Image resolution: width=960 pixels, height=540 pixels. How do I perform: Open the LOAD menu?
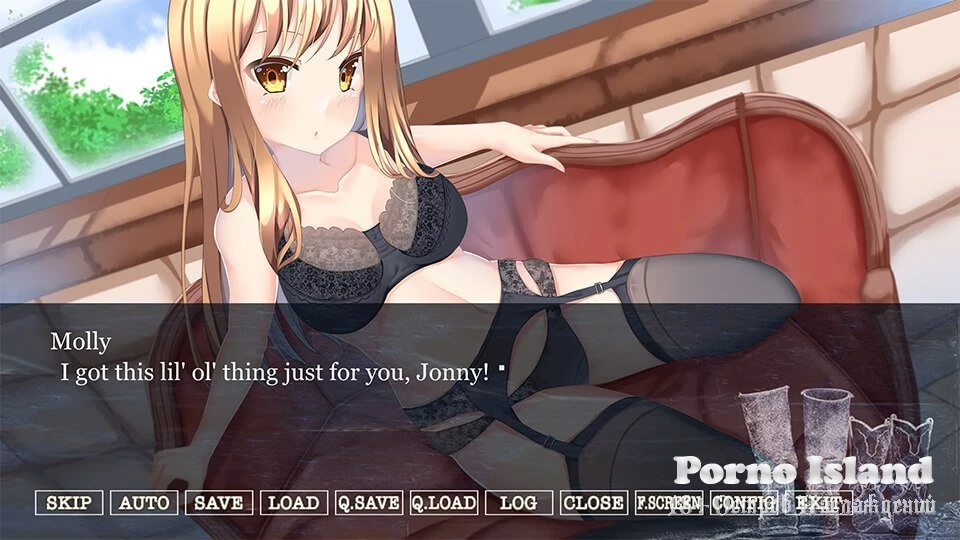point(294,503)
